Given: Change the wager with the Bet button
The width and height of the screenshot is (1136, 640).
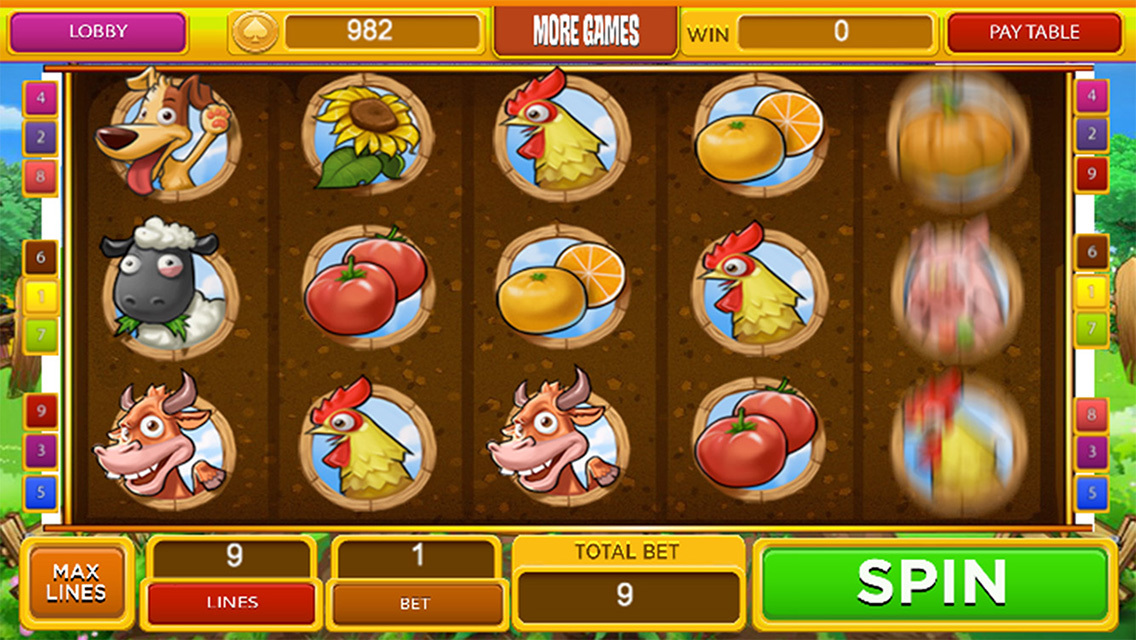Looking at the screenshot, I should pos(415,603).
